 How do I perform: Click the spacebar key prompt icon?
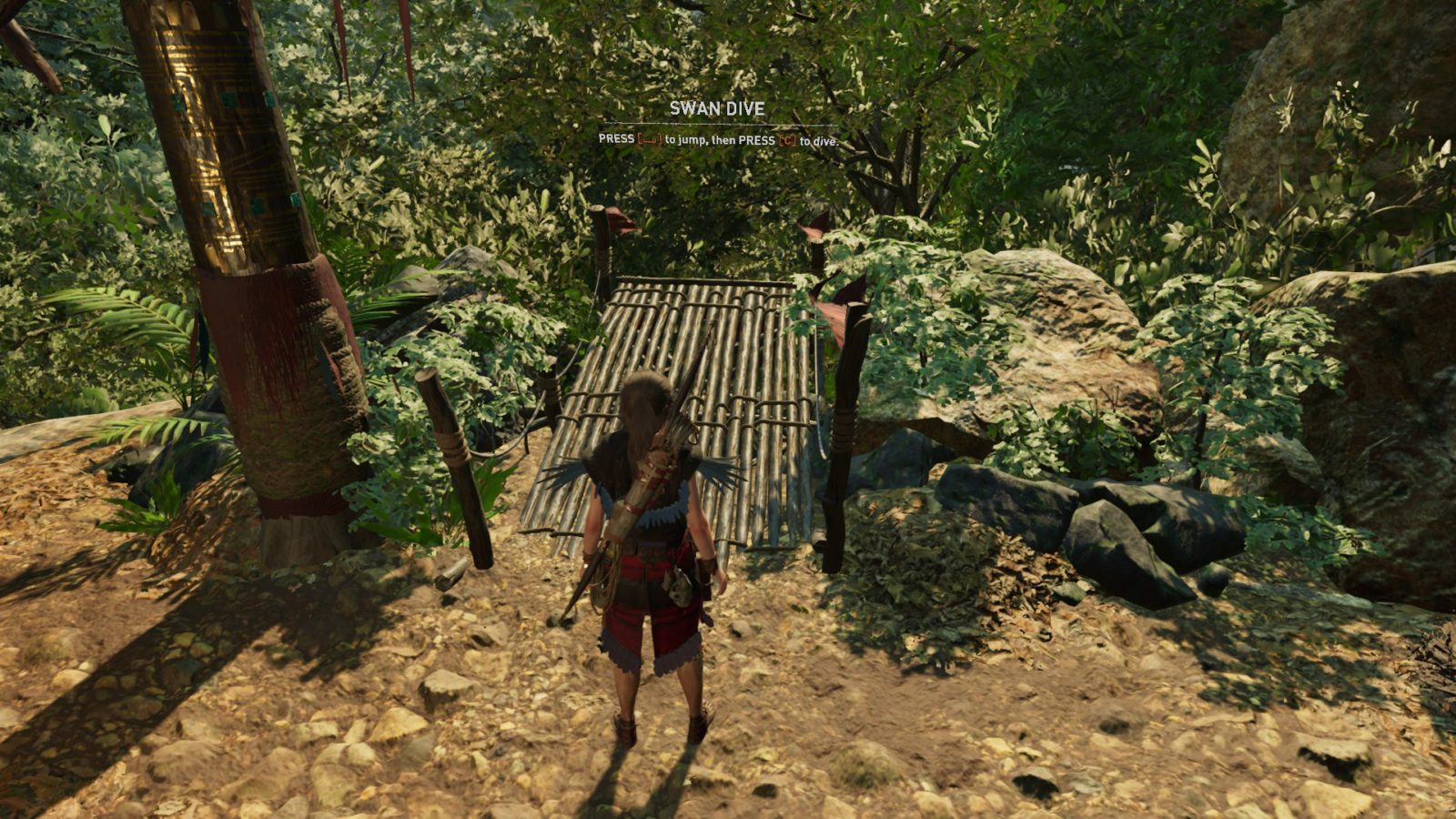coord(652,139)
